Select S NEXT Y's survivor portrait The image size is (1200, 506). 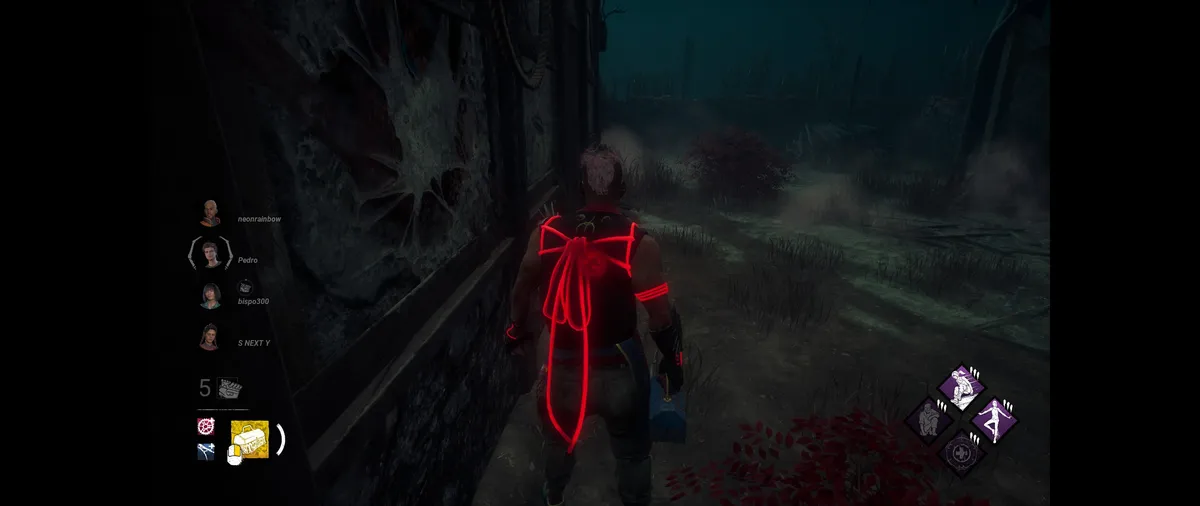(210, 338)
